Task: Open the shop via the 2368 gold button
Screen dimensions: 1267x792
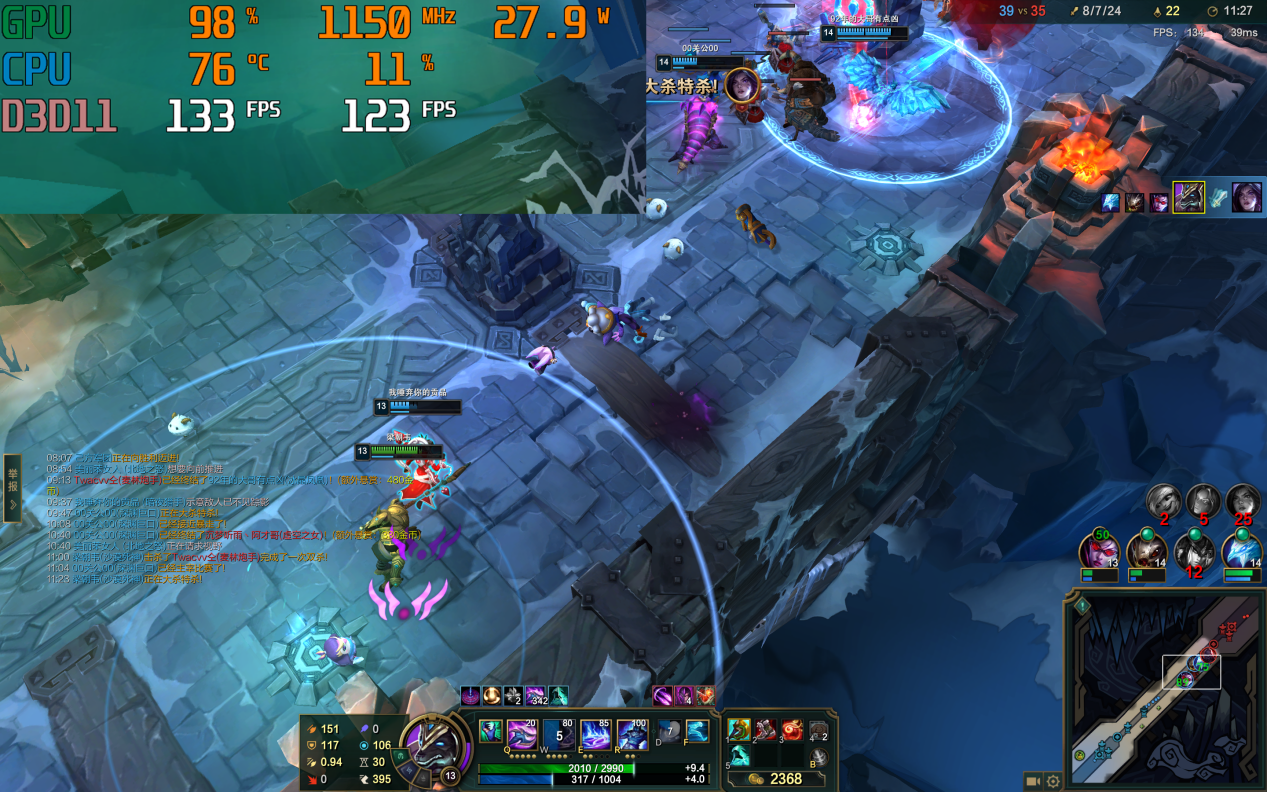Action: pos(778,778)
